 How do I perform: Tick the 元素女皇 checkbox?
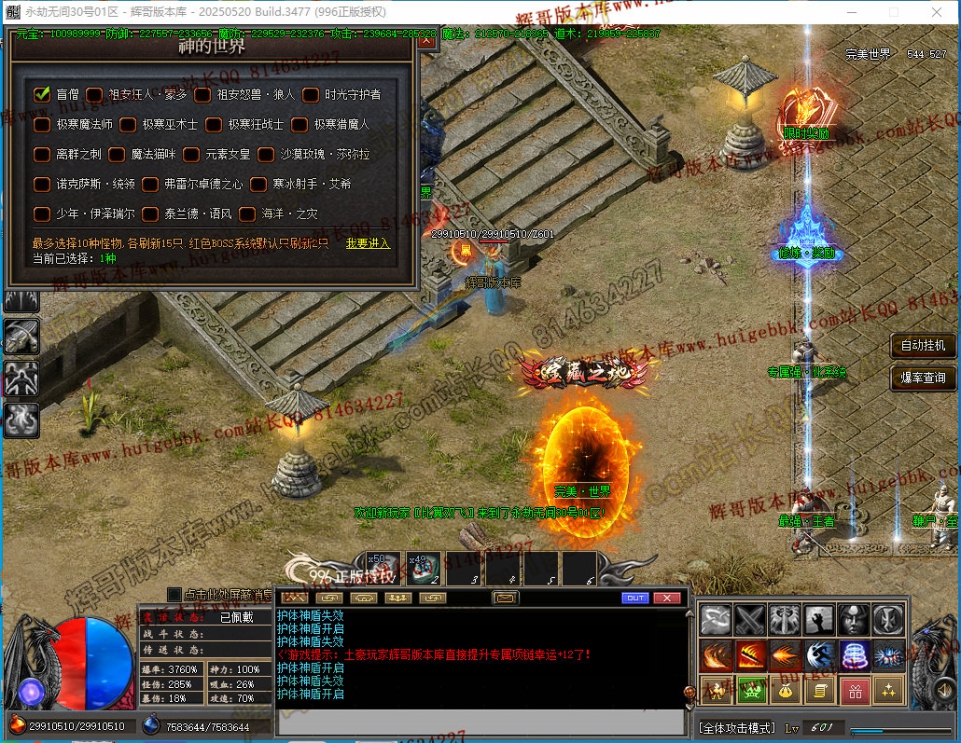pos(191,155)
